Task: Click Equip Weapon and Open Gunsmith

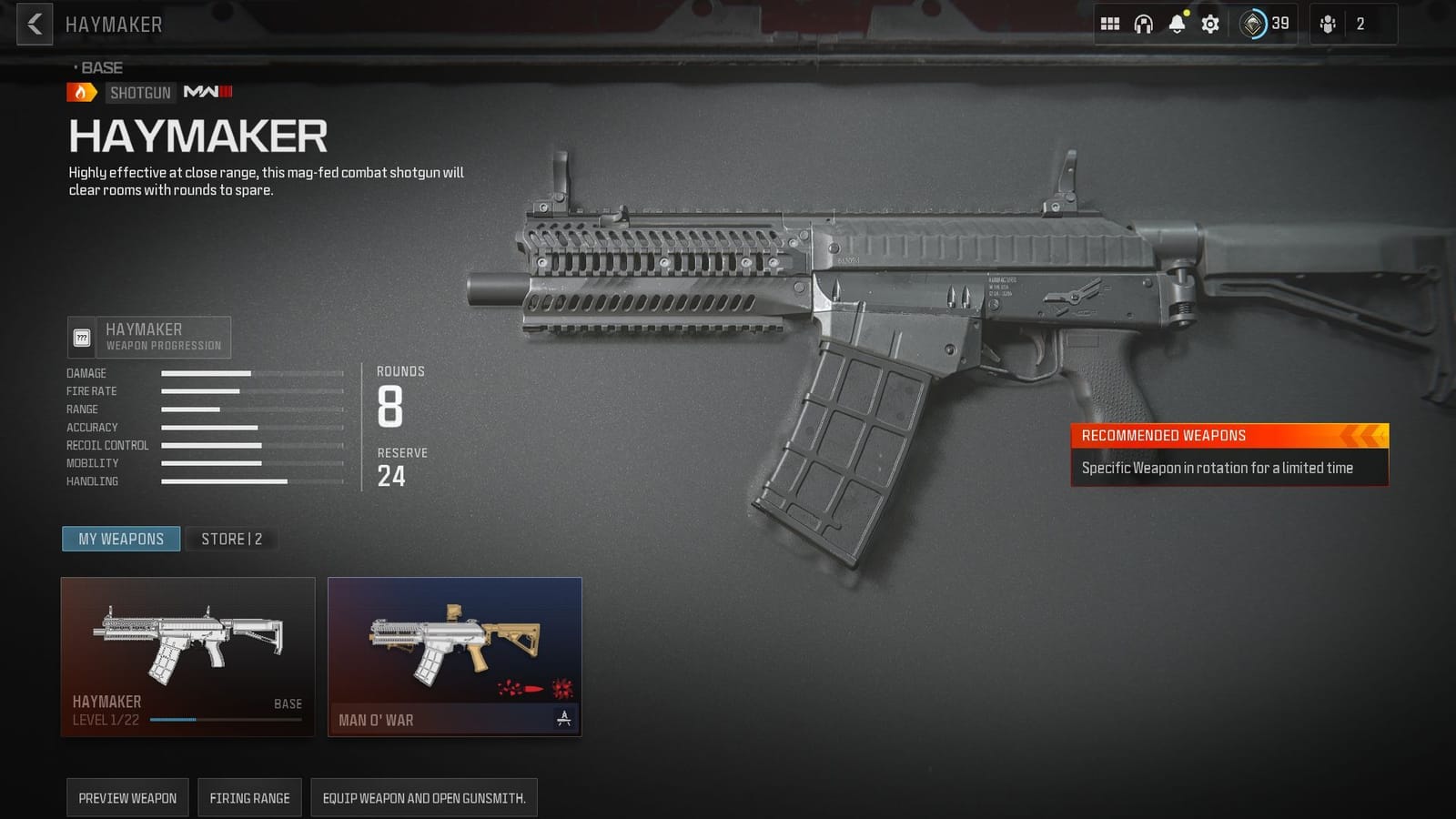Action: pos(424,797)
